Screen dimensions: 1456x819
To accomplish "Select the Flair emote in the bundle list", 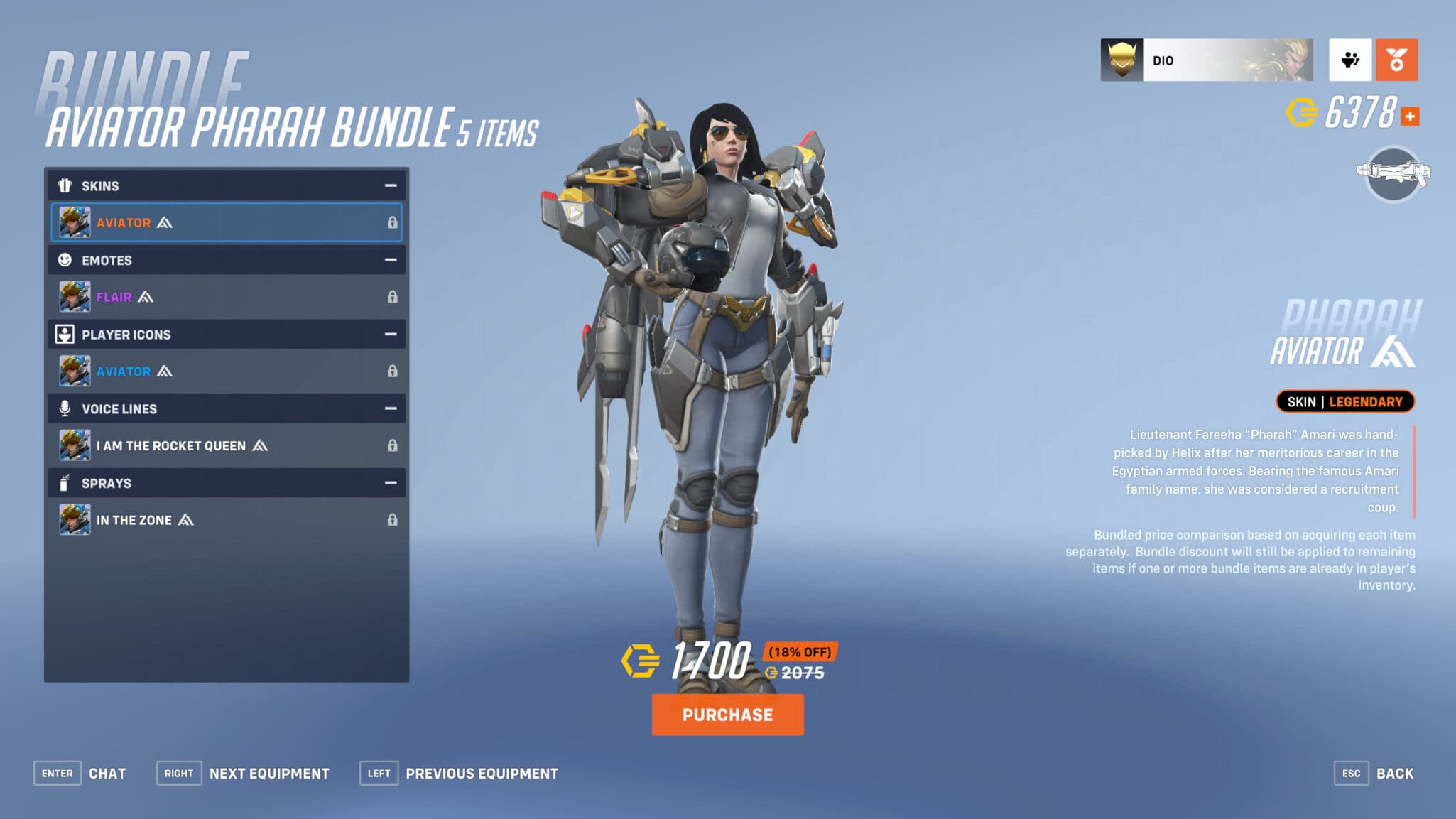I will point(114,297).
